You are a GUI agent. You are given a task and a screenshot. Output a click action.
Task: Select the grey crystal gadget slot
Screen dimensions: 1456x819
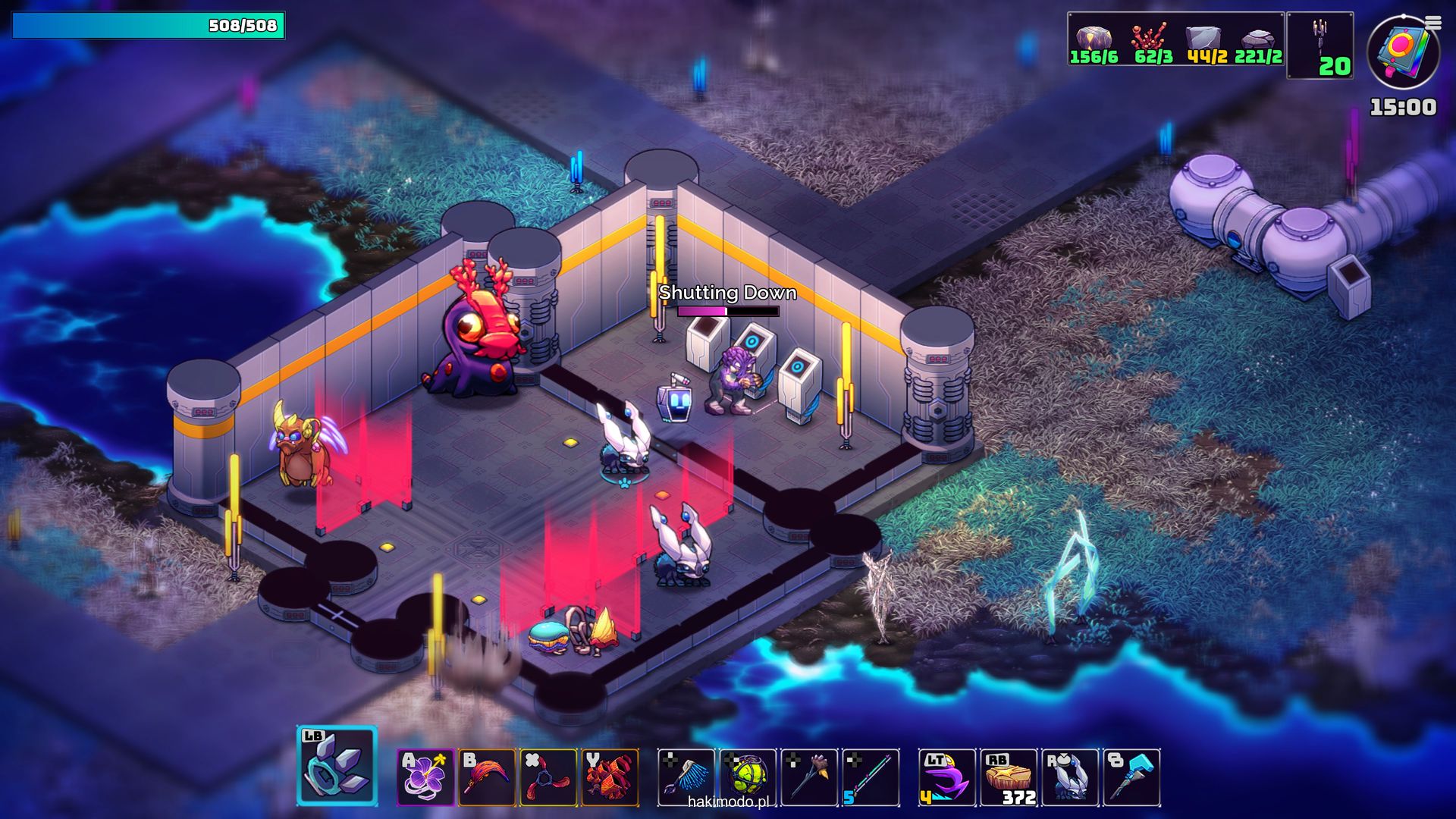(x=337, y=766)
